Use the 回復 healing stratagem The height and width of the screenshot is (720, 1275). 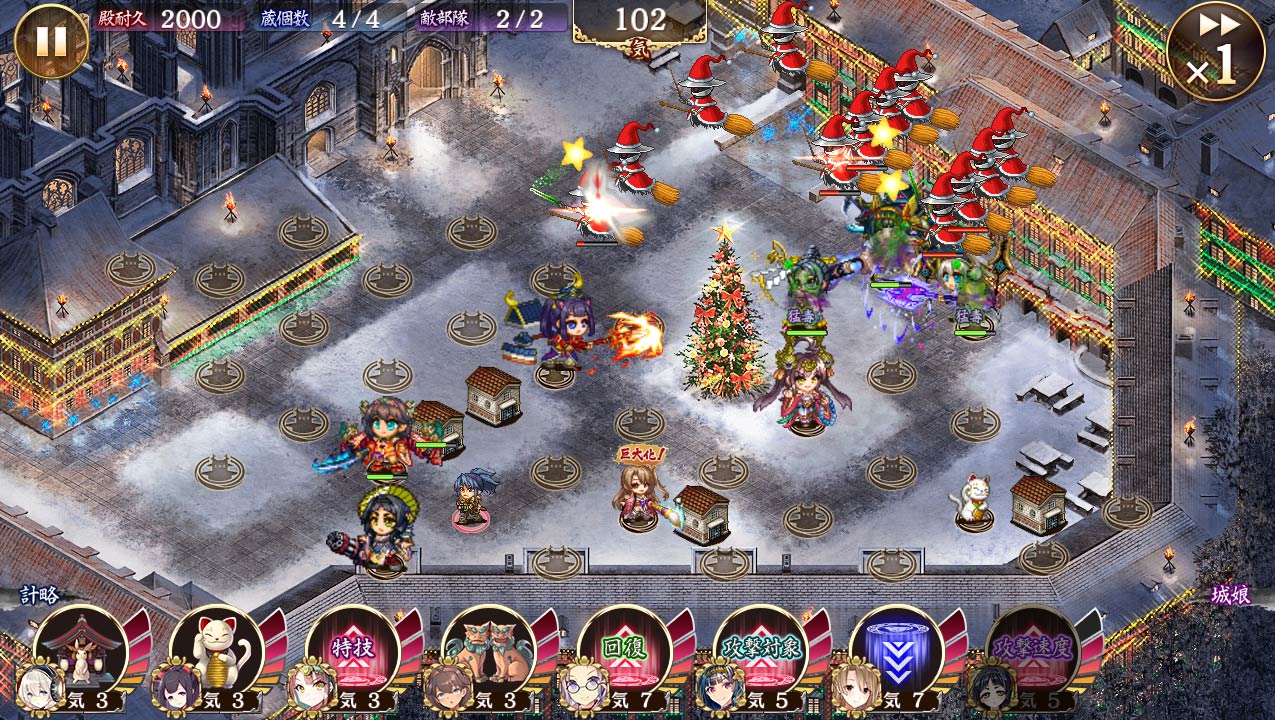coord(624,650)
